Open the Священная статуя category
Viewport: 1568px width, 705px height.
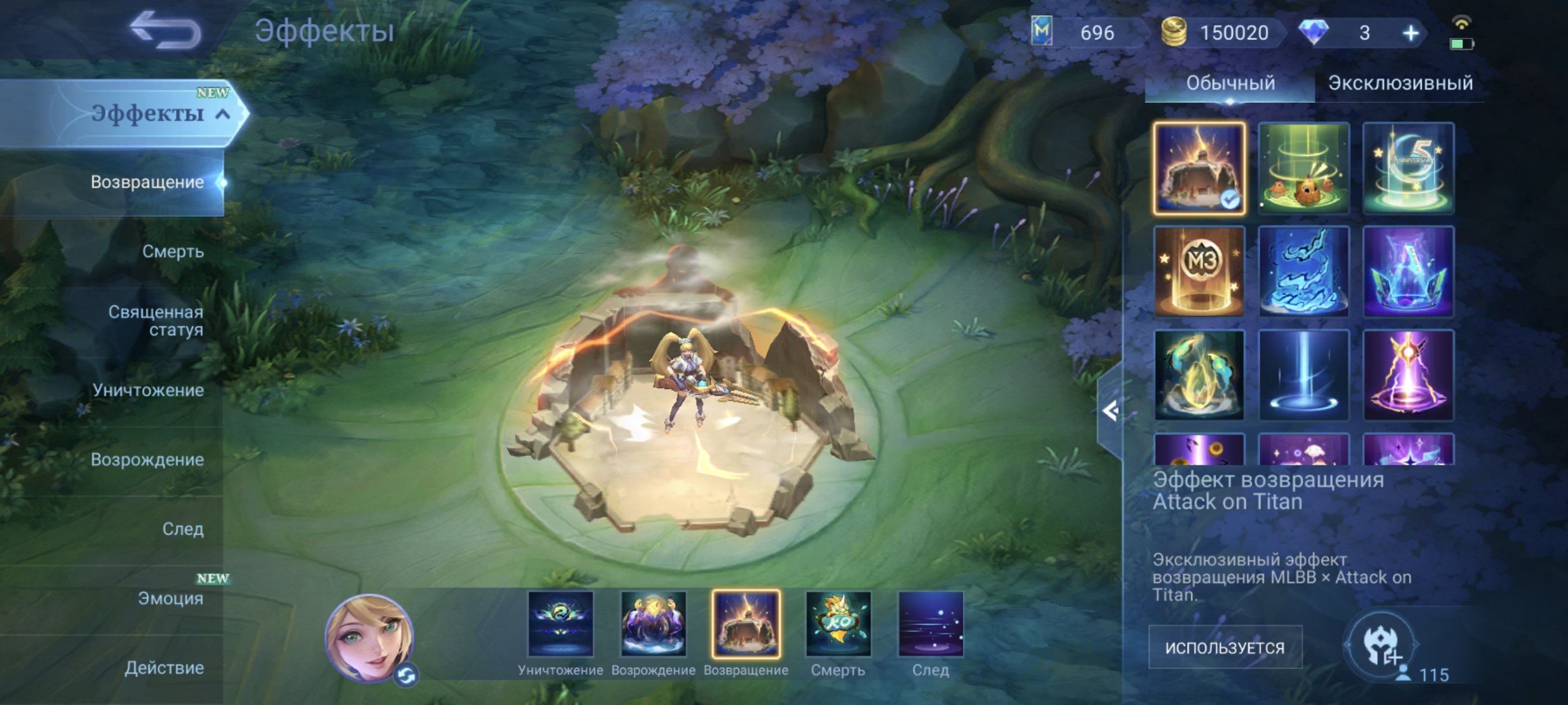[x=156, y=322]
